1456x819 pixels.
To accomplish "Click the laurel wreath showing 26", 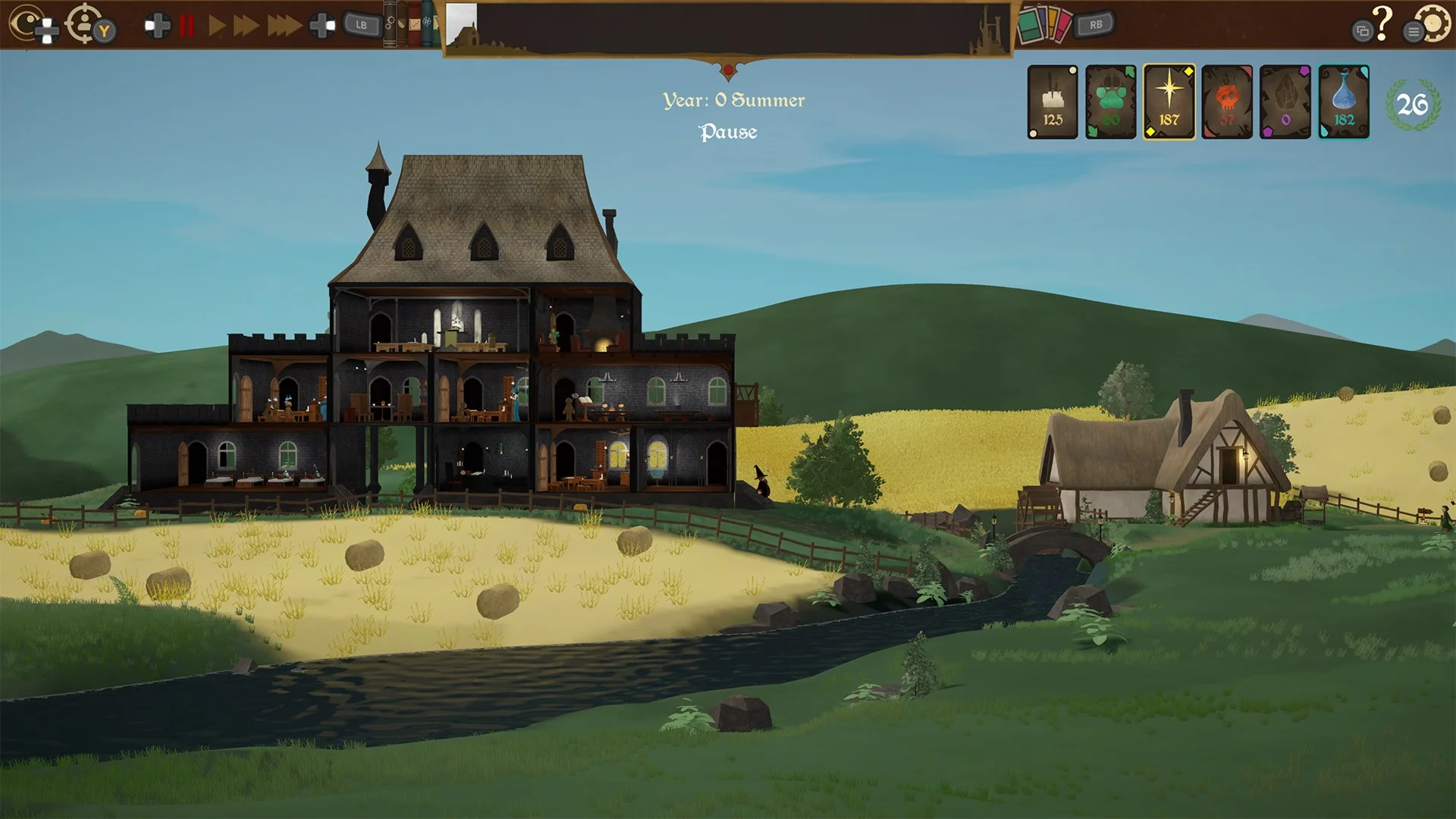I will coord(1412,105).
